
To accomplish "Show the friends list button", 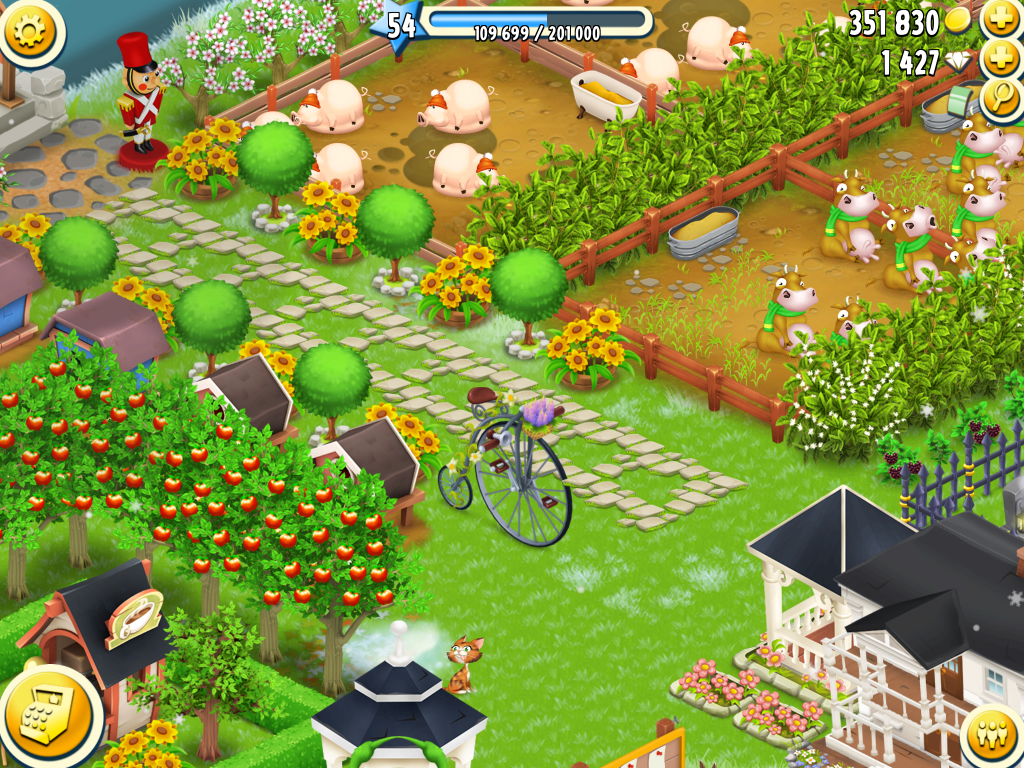I will pos(992,736).
